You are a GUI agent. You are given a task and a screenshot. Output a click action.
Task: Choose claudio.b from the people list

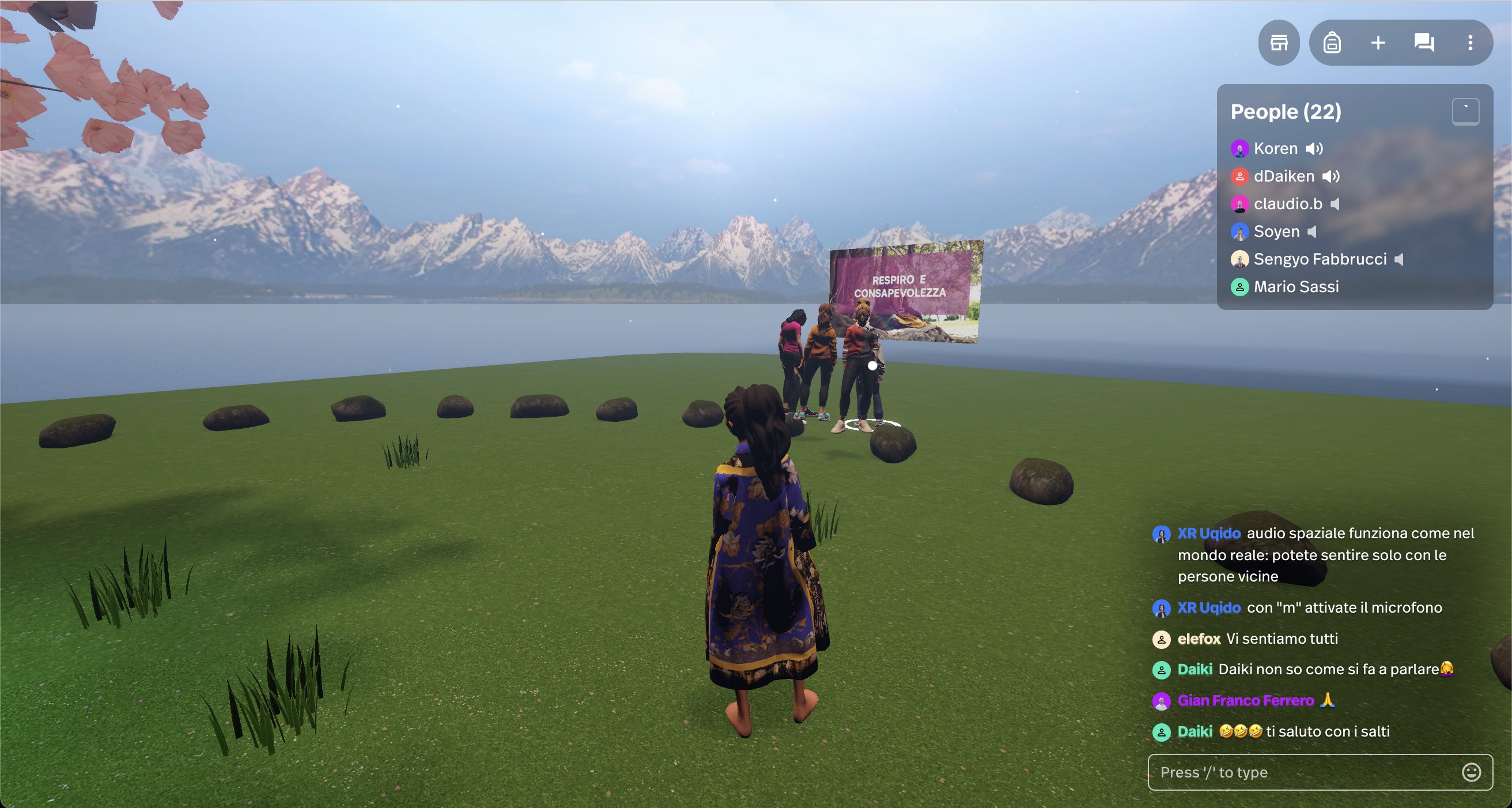click(x=1287, y=204)
